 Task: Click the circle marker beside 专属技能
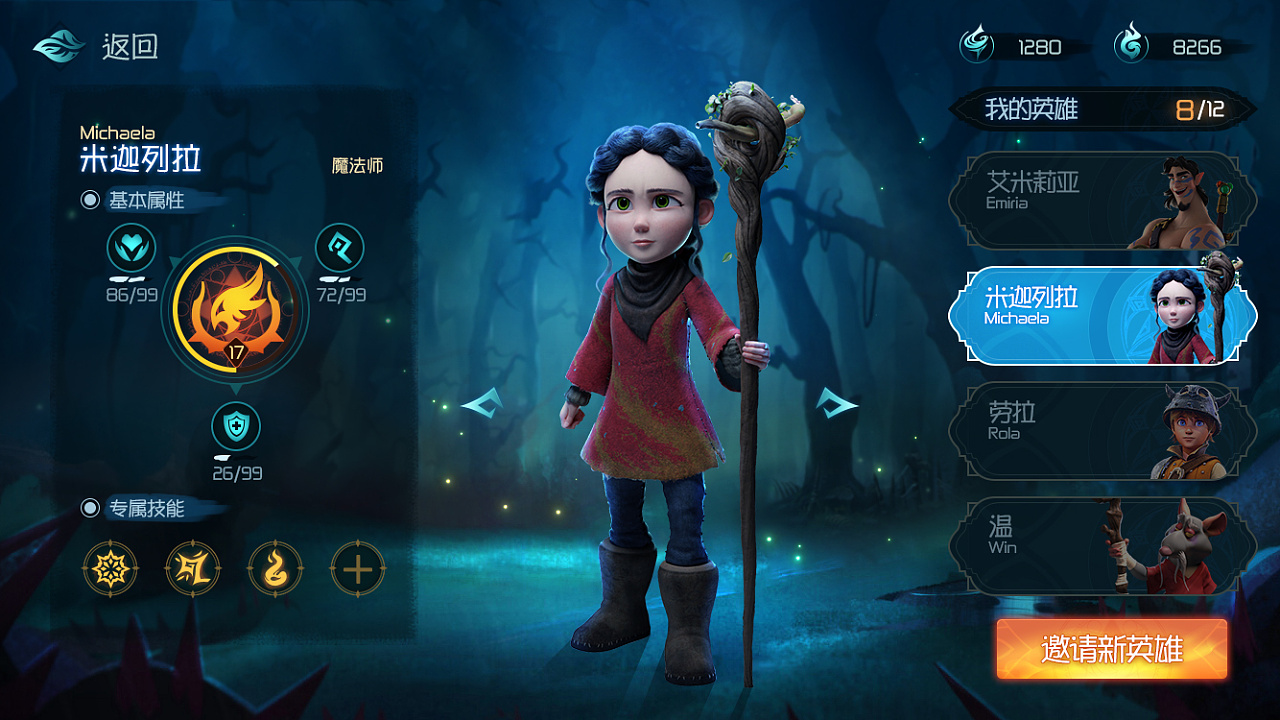[93, 508]
